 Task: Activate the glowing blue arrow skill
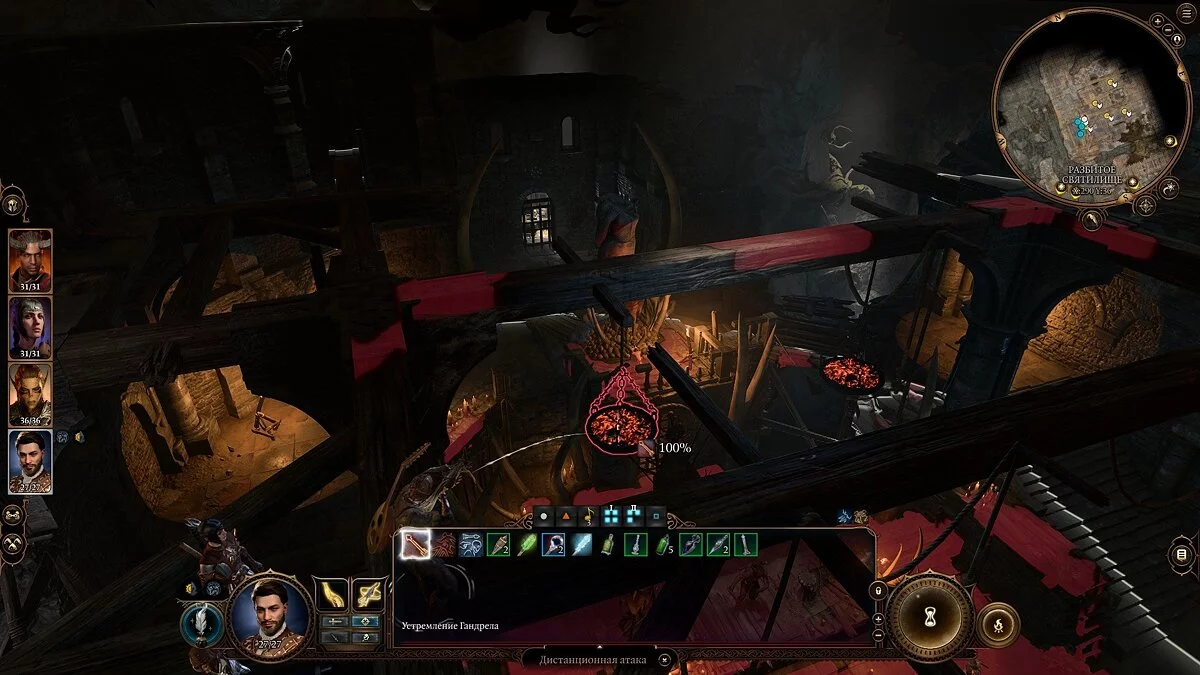(x=582, y=545)
